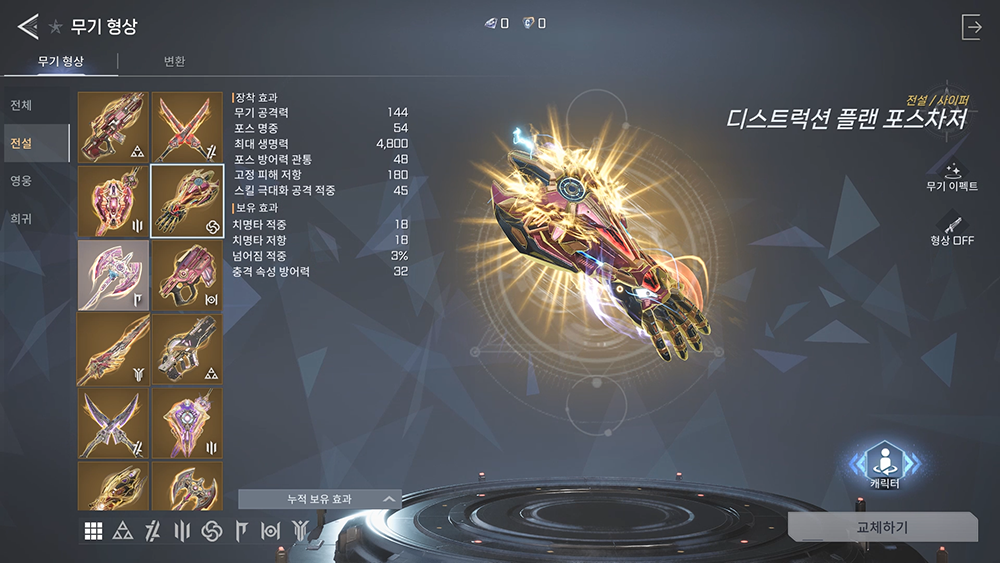The width and height of the screenshot is (1000, 563).
Task: Select the blue crossed blades weapon tile
Action: 113,423
